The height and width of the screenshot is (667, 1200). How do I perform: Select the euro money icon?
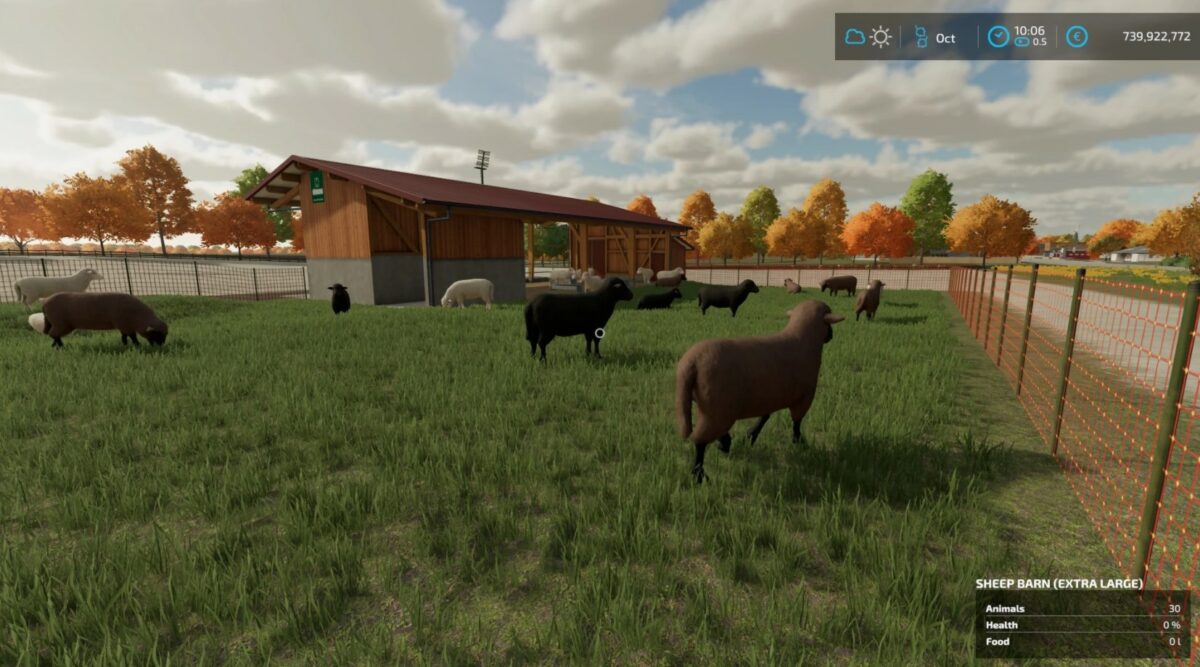pyautogui.click(x=1076, y=37)
